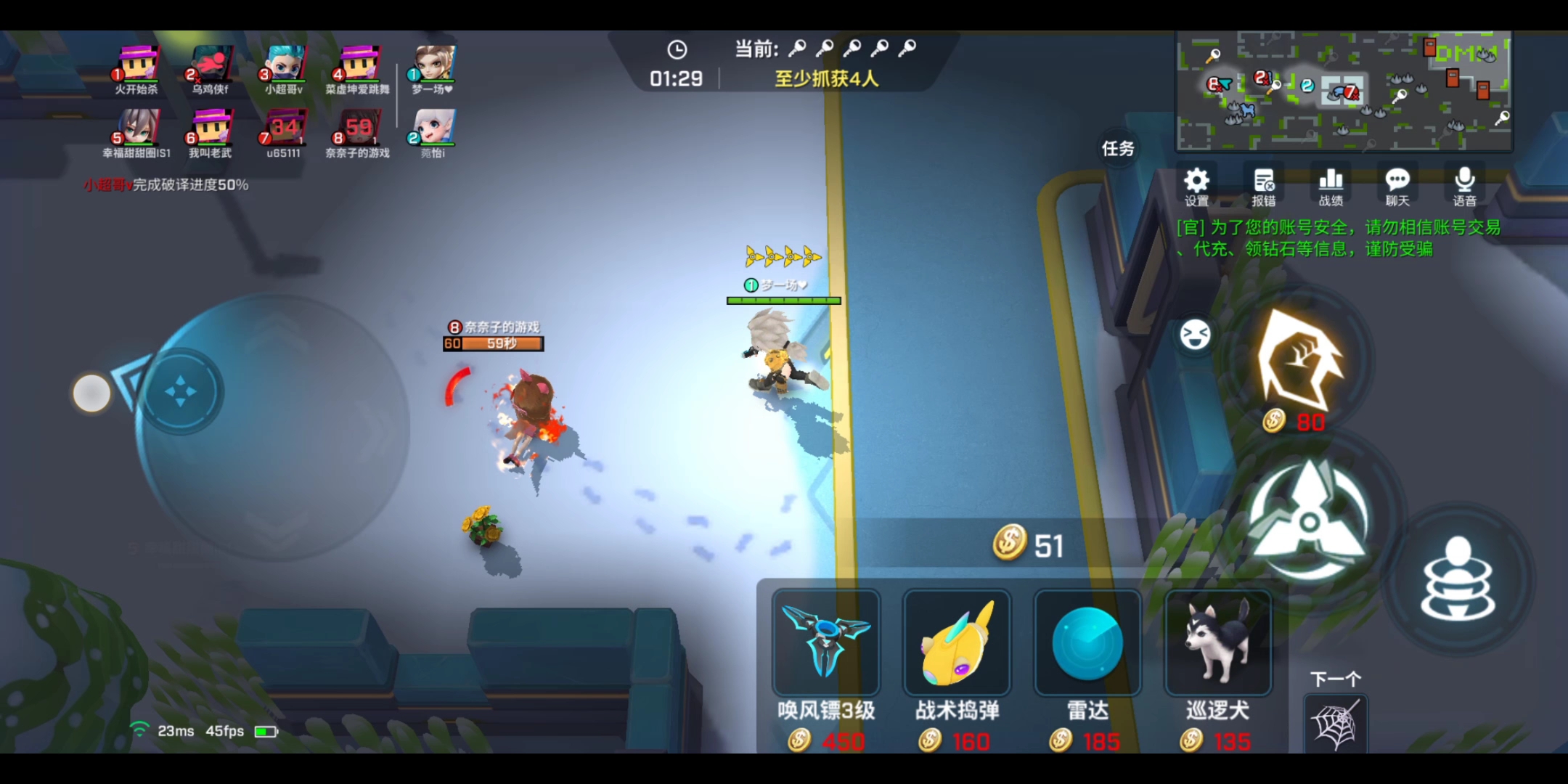
Task: Tap the 01:29 countdown timer
Action: (x=676, y=78)
